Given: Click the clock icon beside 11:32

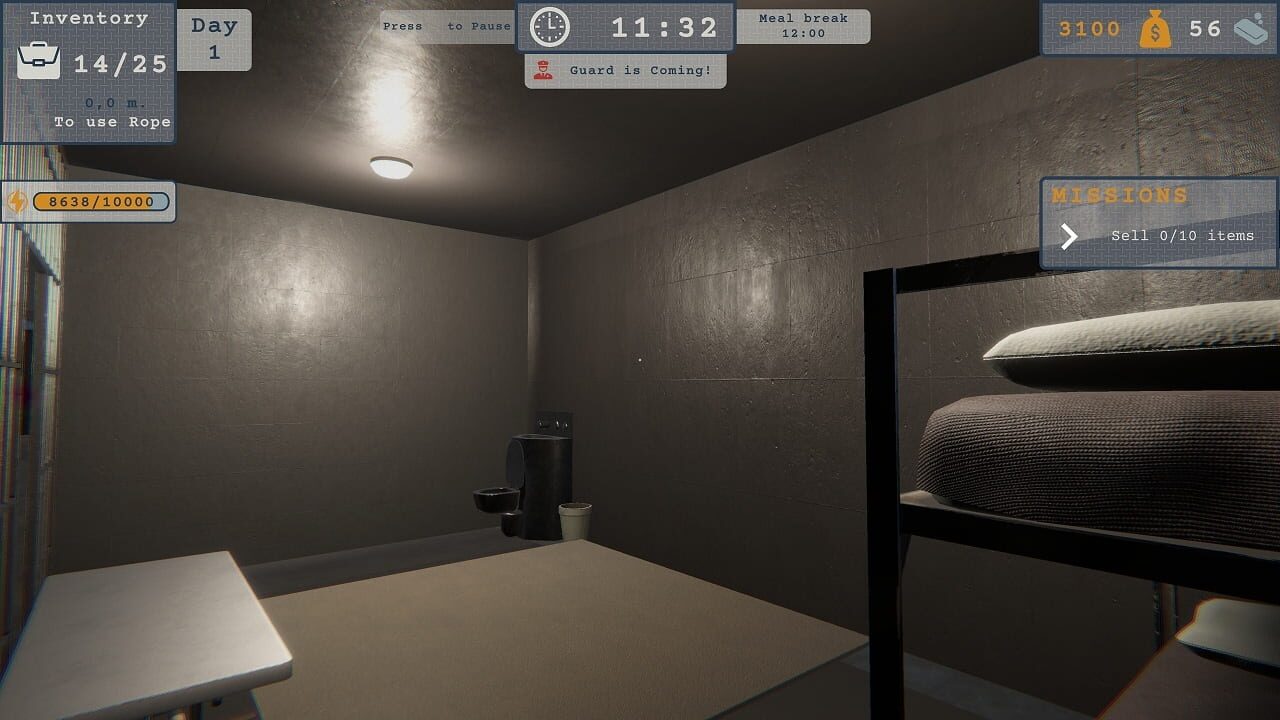Looking at the screenshot, I should tap(549, 25).
